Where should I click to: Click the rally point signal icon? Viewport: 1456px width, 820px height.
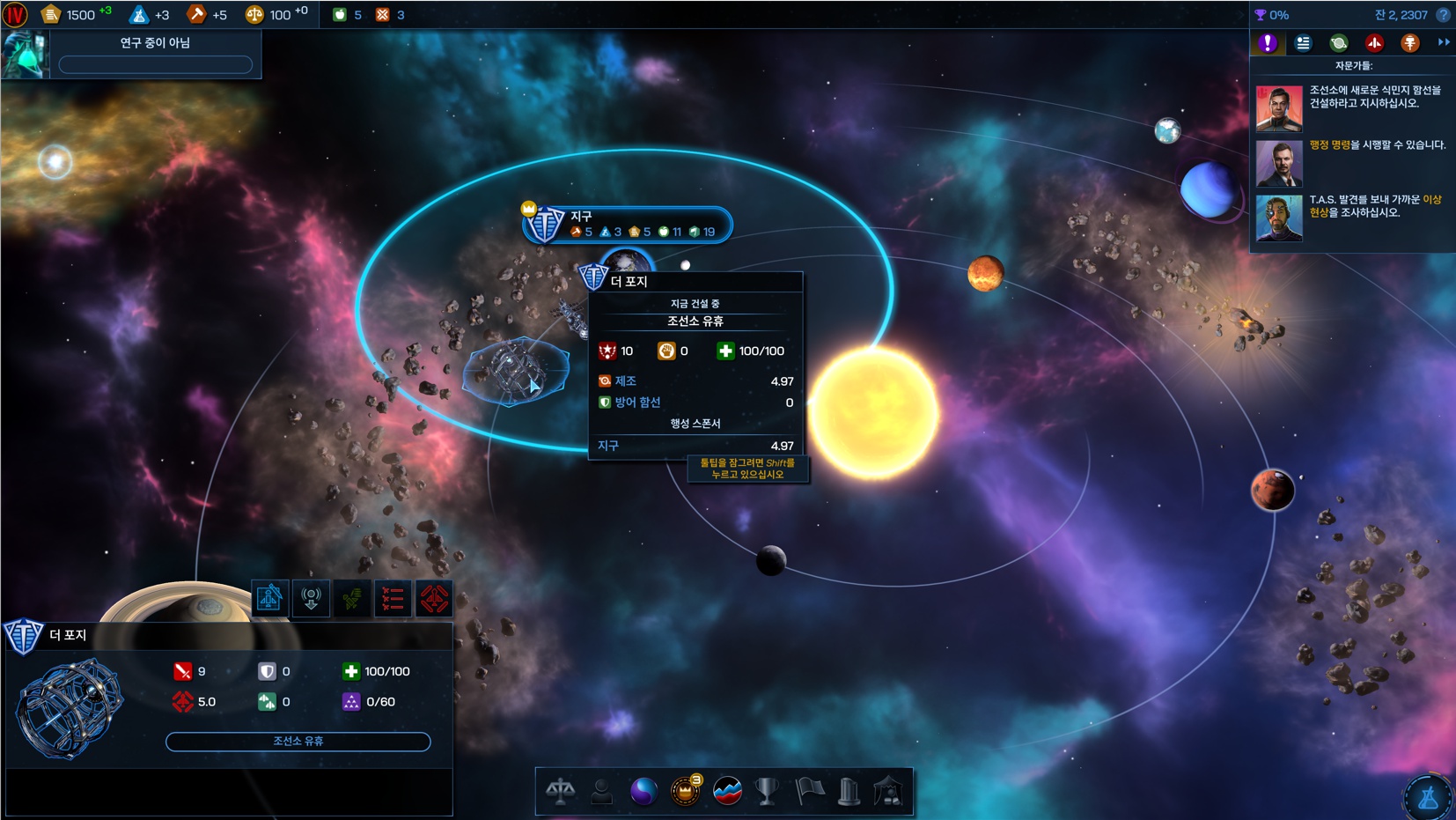(311, 598)
